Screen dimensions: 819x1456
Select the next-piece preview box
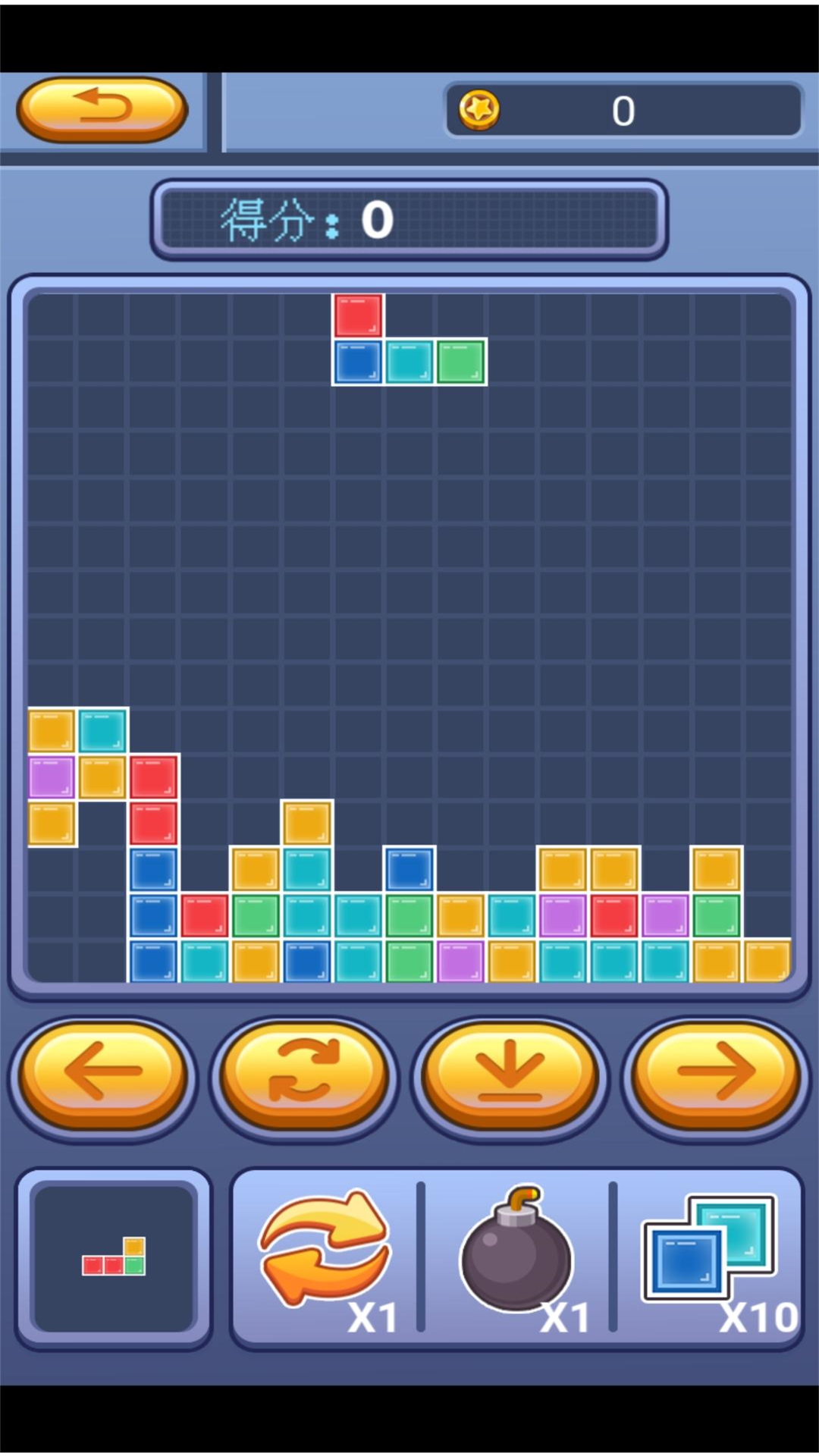114,1258
